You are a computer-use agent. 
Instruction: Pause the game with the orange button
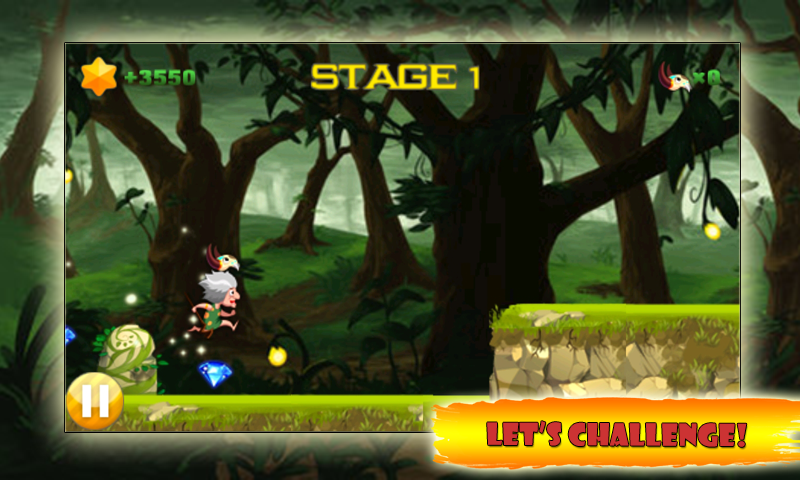[94, 402]
